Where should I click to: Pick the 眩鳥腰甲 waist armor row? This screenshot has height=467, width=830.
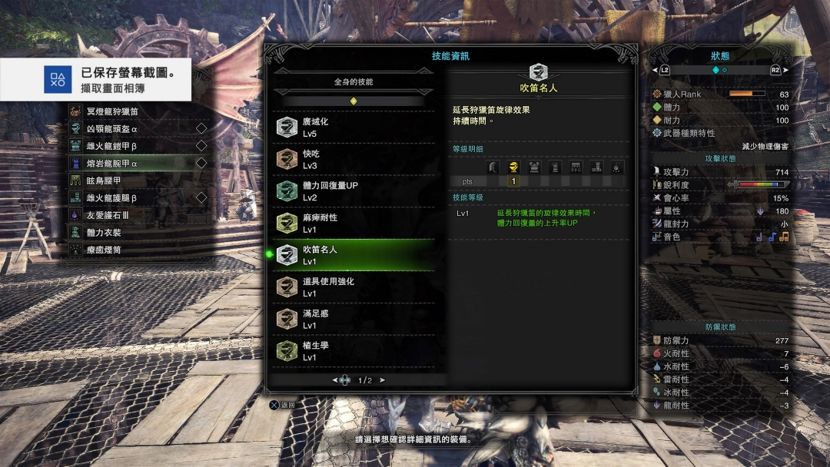click(x=140, y=180)
